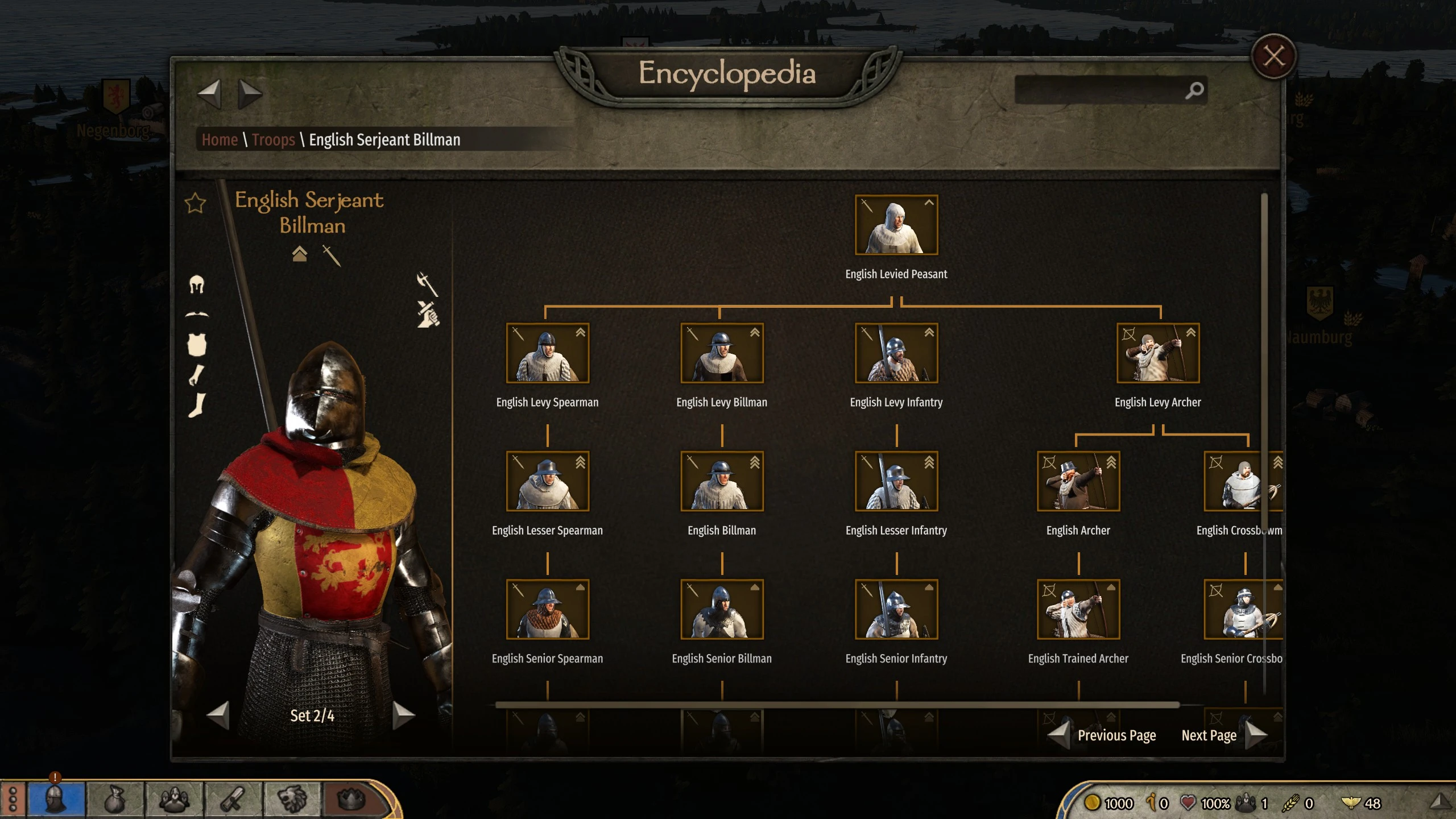
Task: Open the inventory bag icon
Action: [115, 800]
